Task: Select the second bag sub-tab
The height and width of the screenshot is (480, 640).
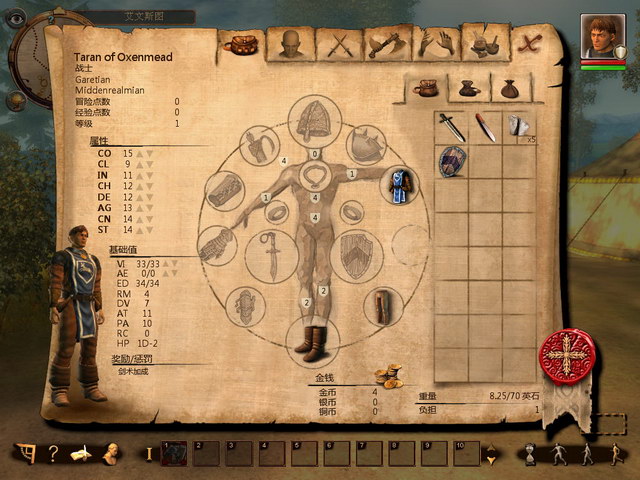Action: pyautogui.click(x=470, y=89)
